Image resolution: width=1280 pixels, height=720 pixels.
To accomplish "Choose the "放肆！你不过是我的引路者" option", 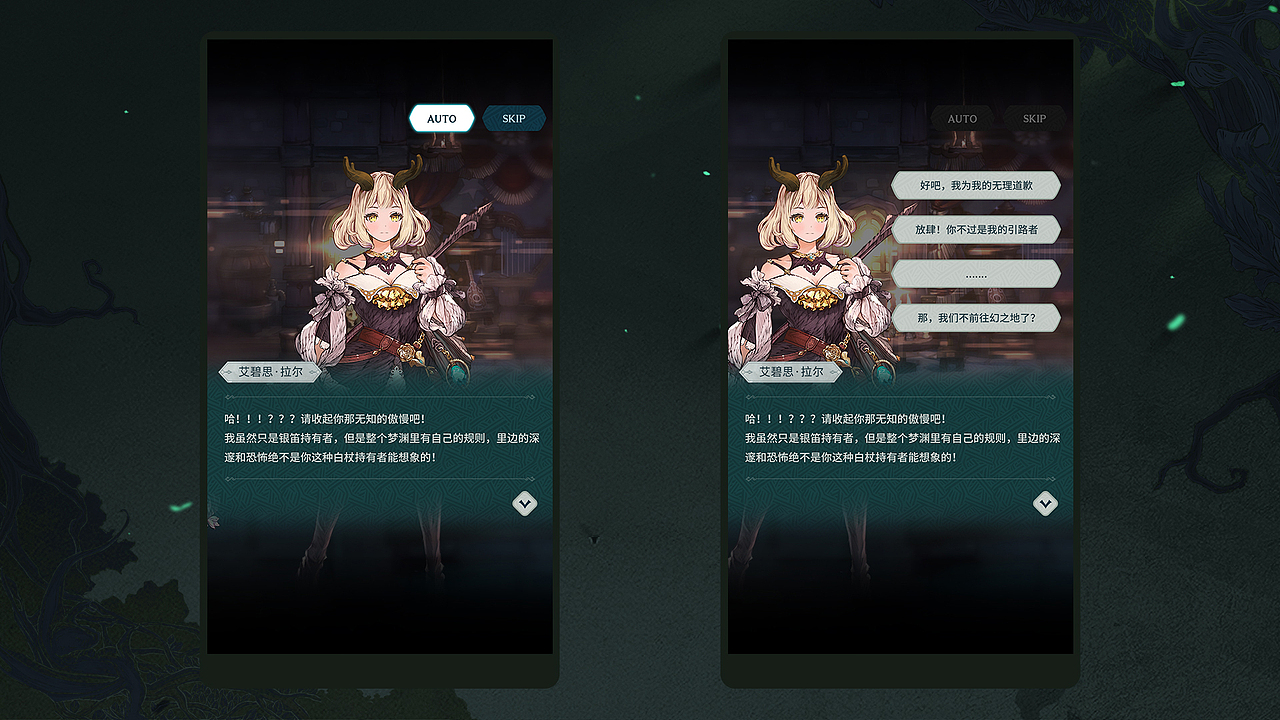I will click(975, 229).
